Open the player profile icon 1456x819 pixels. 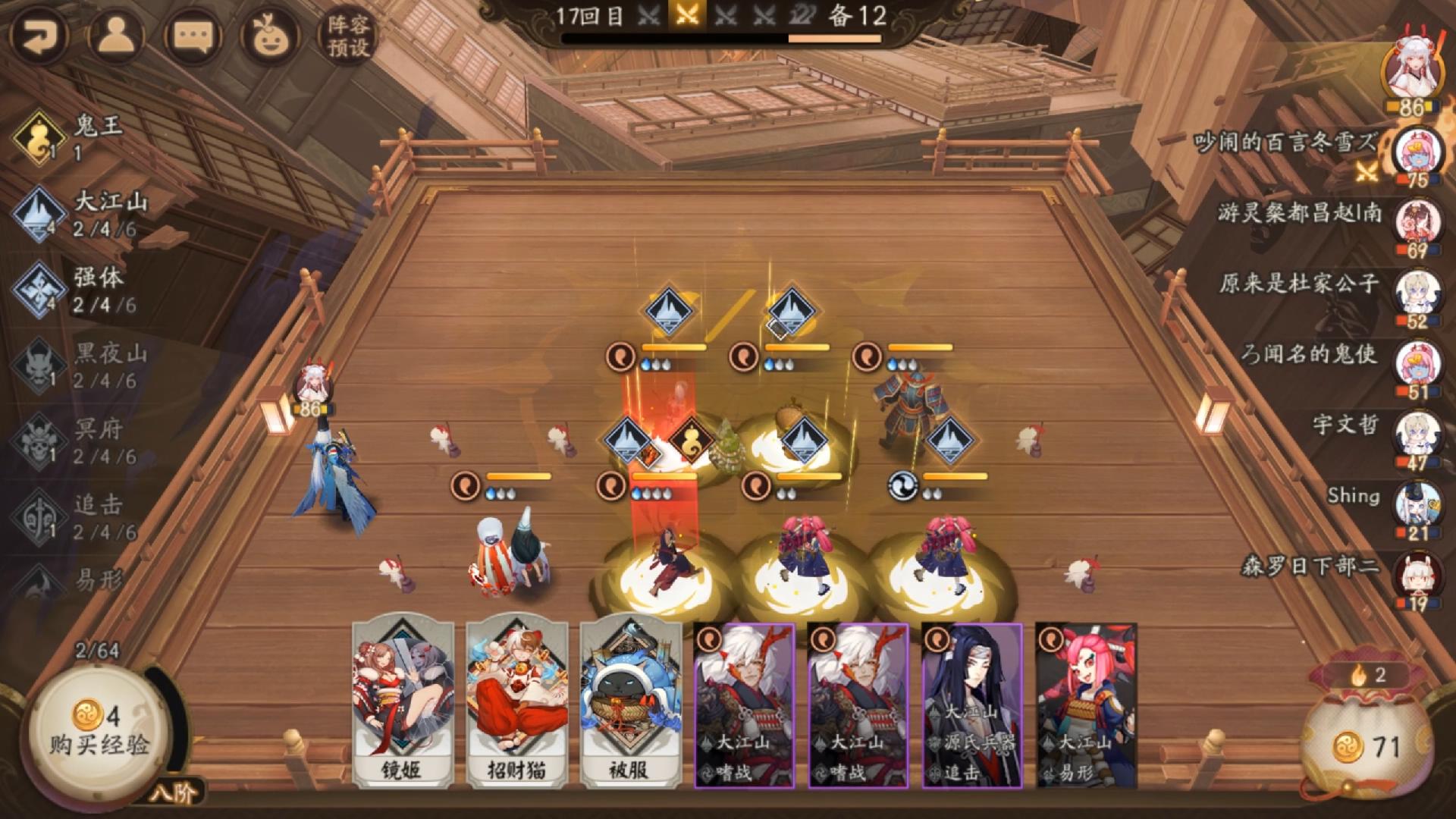tap(115, 32)
